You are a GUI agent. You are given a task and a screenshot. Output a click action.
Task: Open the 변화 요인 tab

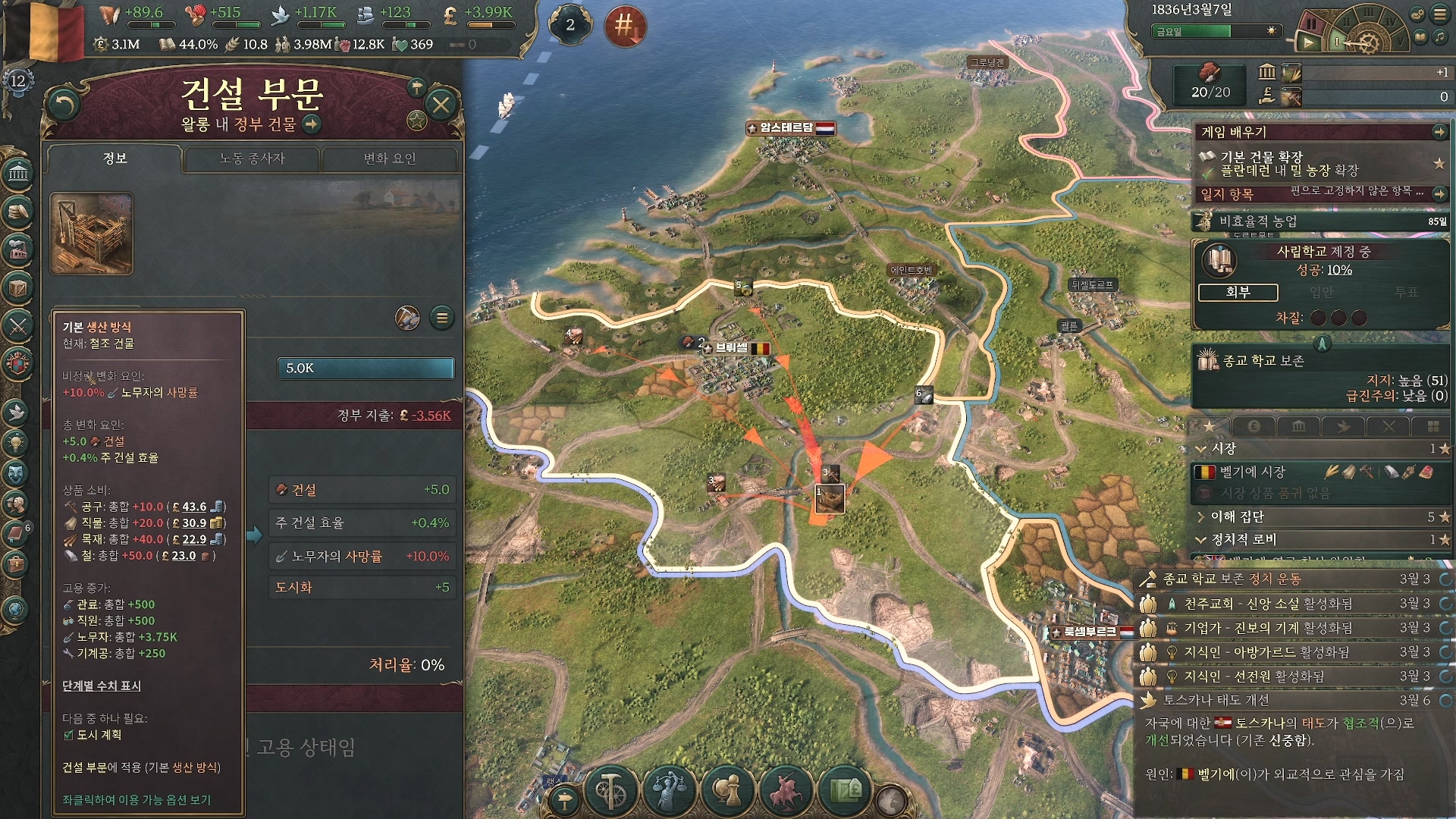coord(390,158)
